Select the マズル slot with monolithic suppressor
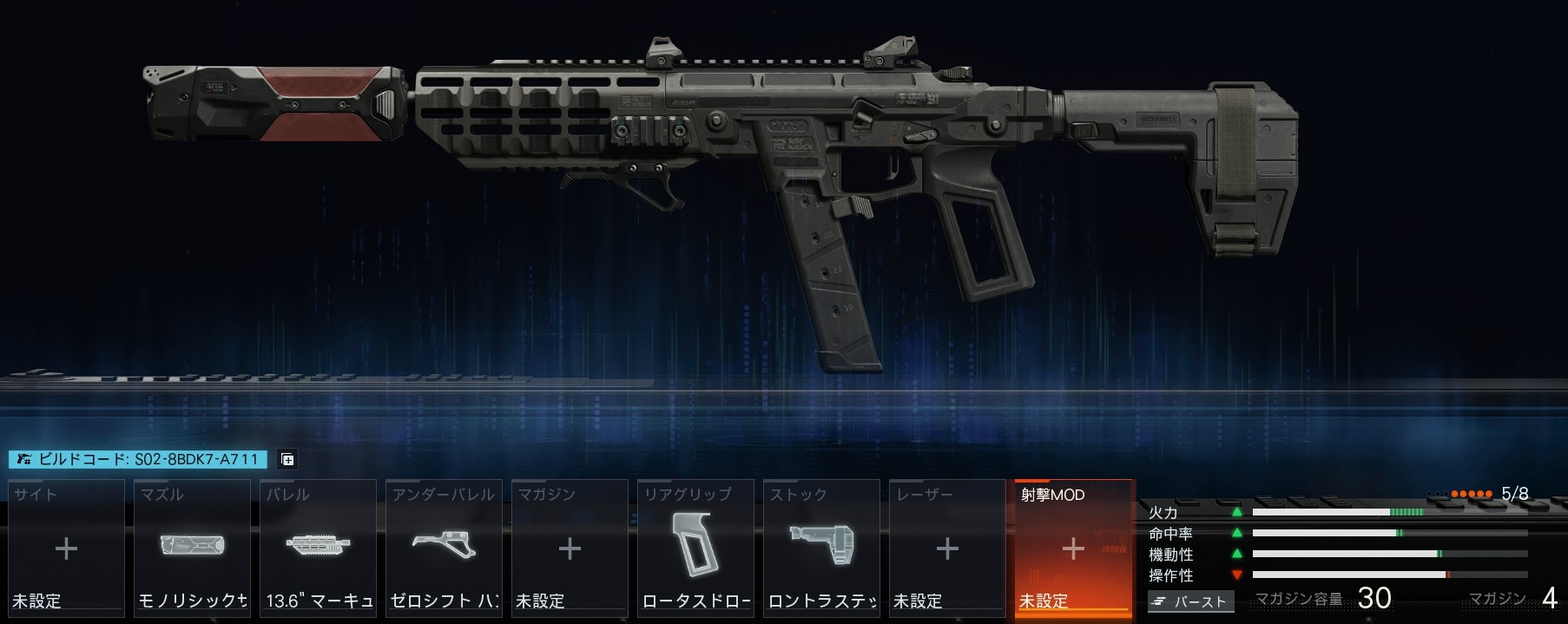1568x624 pixels. click(x=192, y=548)
